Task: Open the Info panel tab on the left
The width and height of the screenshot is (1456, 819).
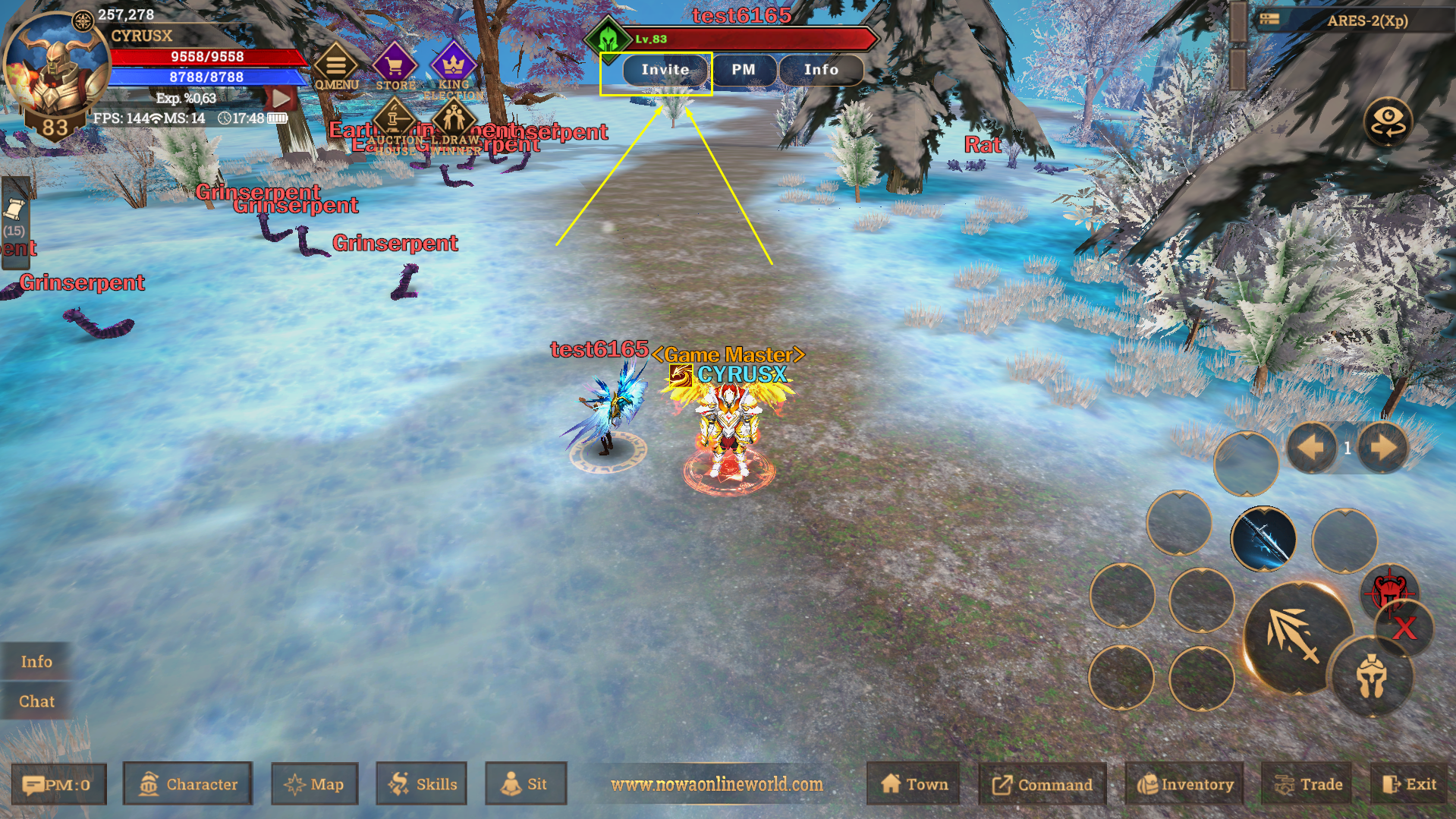Action: coord(36,661)
